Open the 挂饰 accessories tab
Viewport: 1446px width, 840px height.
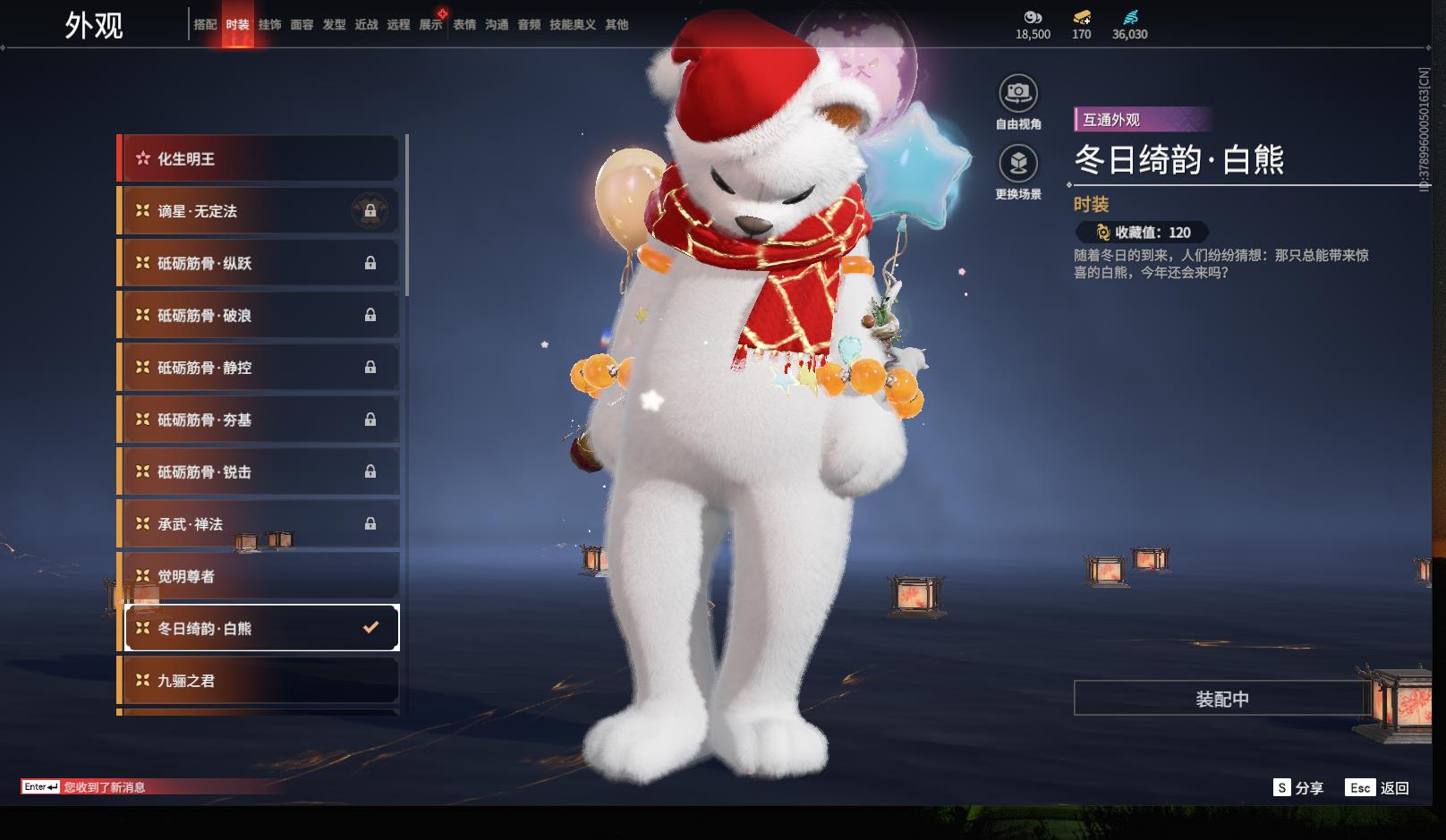(x=269, y=25)
